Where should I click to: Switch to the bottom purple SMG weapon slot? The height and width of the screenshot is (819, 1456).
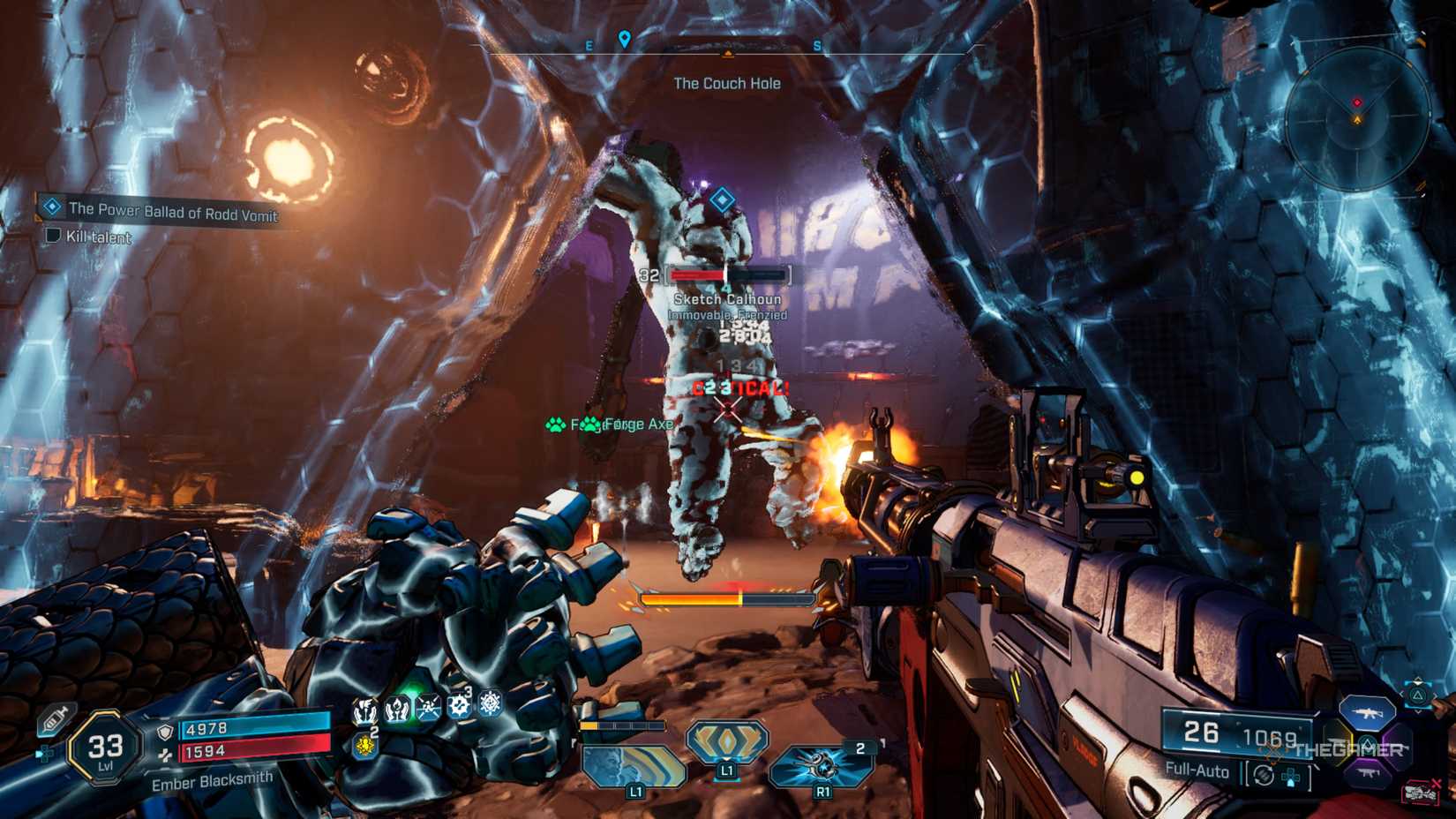(1367, 774)
